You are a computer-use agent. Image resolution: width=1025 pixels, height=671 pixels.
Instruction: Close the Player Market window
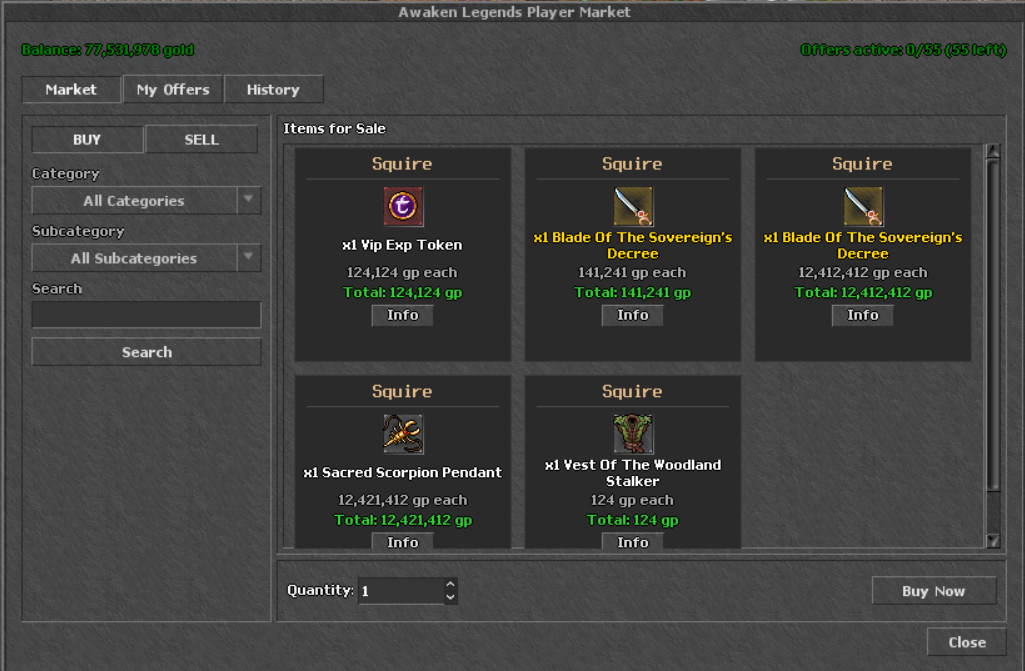click(x=966, y=642)
